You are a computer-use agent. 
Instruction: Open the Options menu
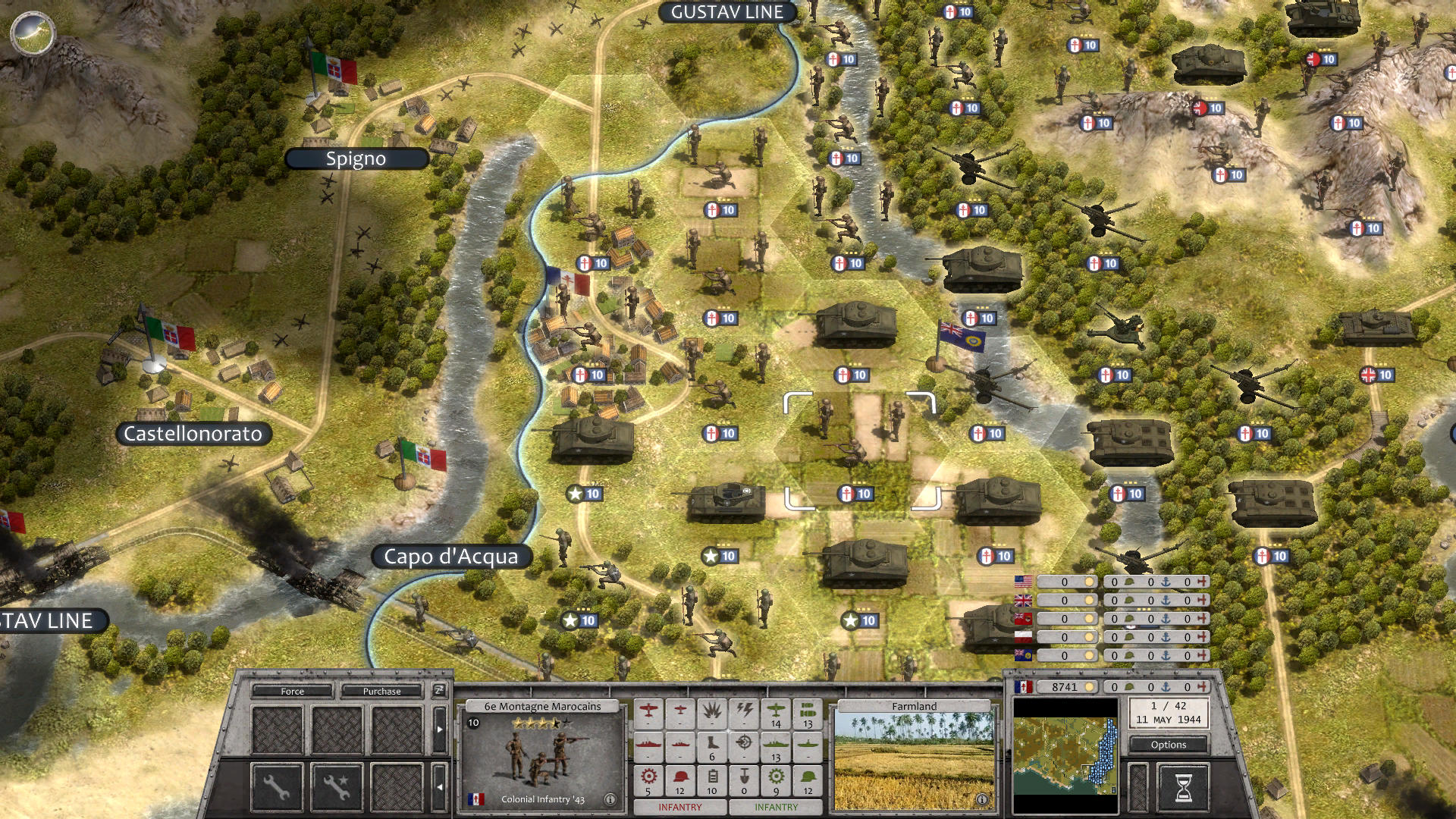[1169, 745]
